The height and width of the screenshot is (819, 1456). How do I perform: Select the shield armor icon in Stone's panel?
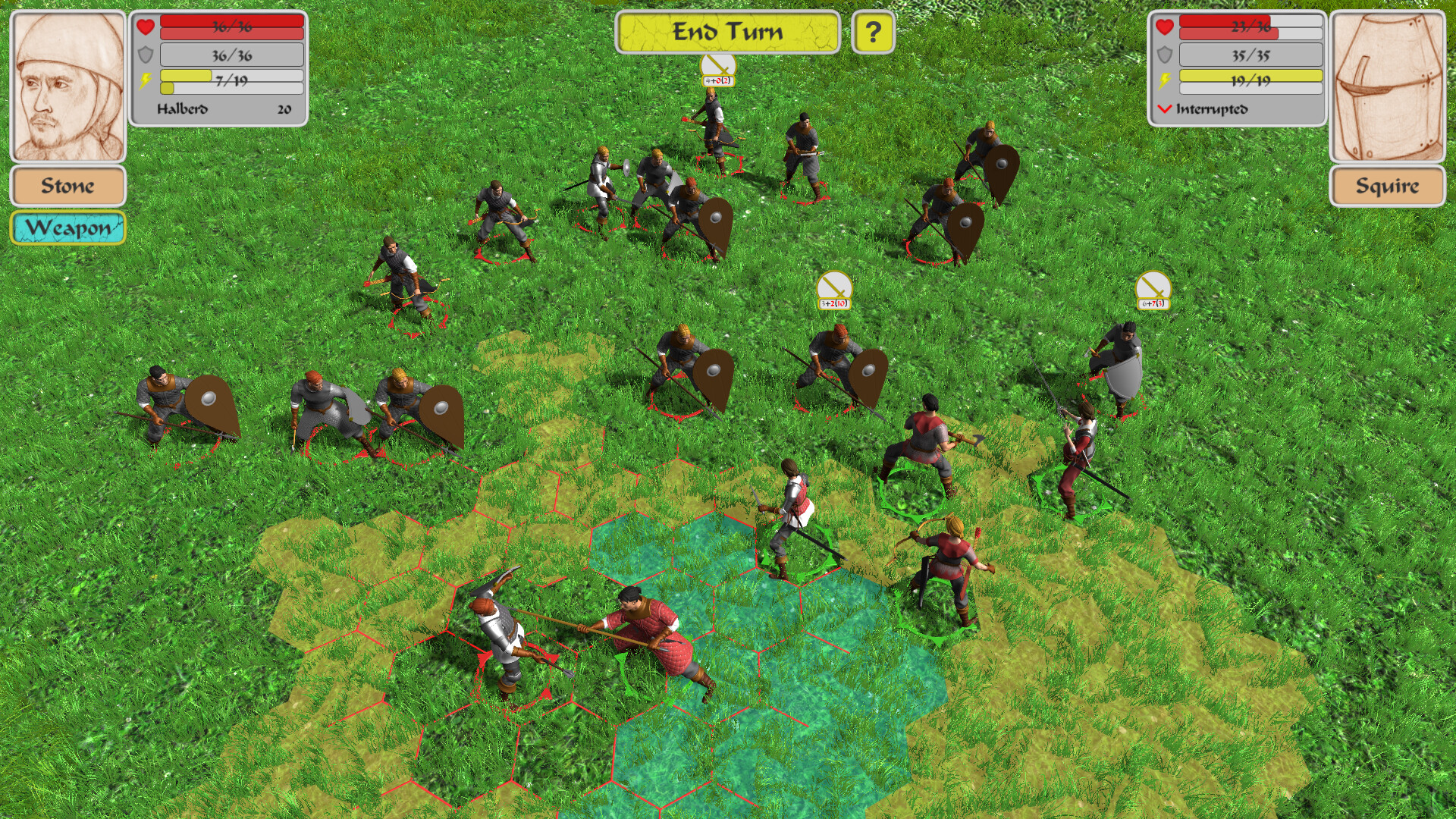(x=145, y=55)
